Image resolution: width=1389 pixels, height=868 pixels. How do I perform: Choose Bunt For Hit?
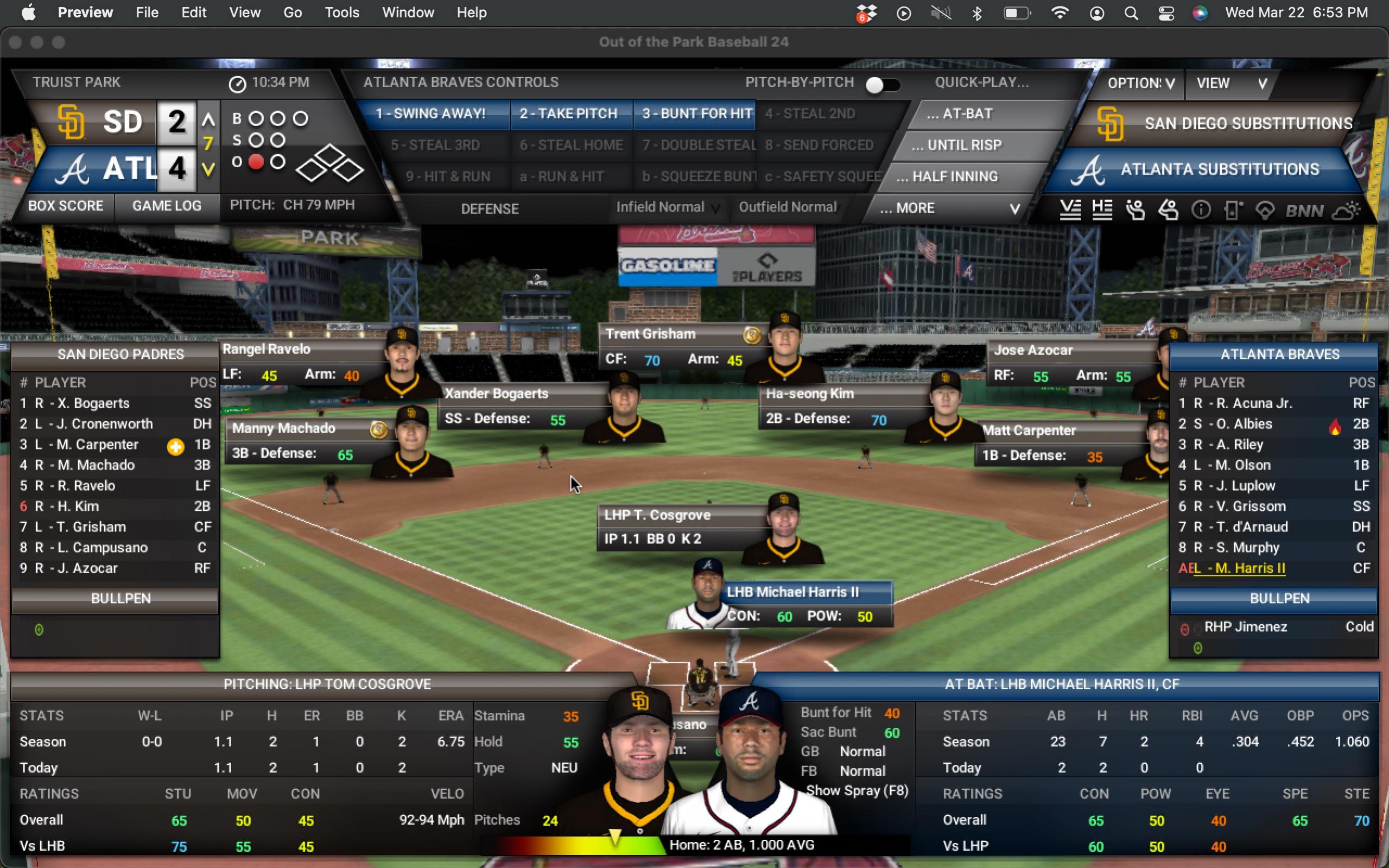tap(696, 113)
